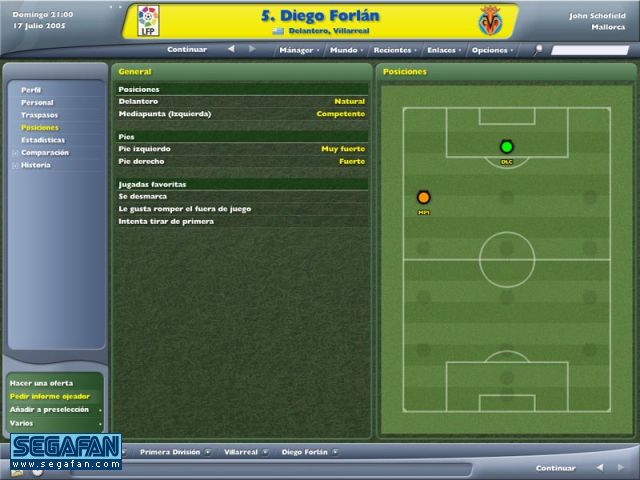Click the Villarreal breadcrumb at the bottom
Viewport: 640px width, 480px height.
pyautogui.click(x=241, y=451)
